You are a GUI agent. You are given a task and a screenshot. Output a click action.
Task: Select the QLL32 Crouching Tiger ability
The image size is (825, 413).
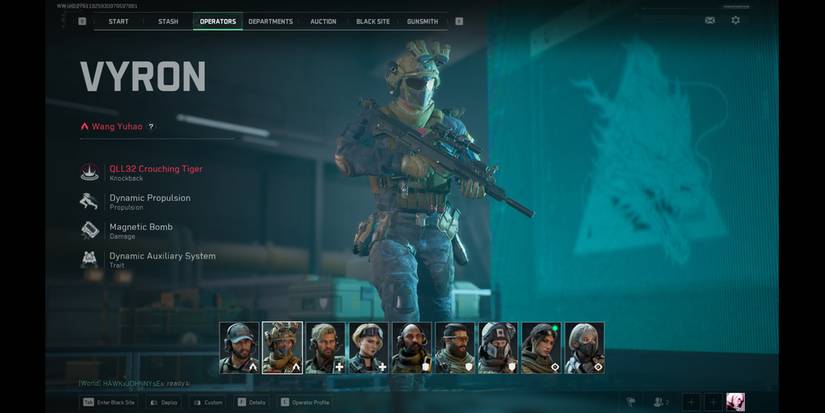(155, 170)
